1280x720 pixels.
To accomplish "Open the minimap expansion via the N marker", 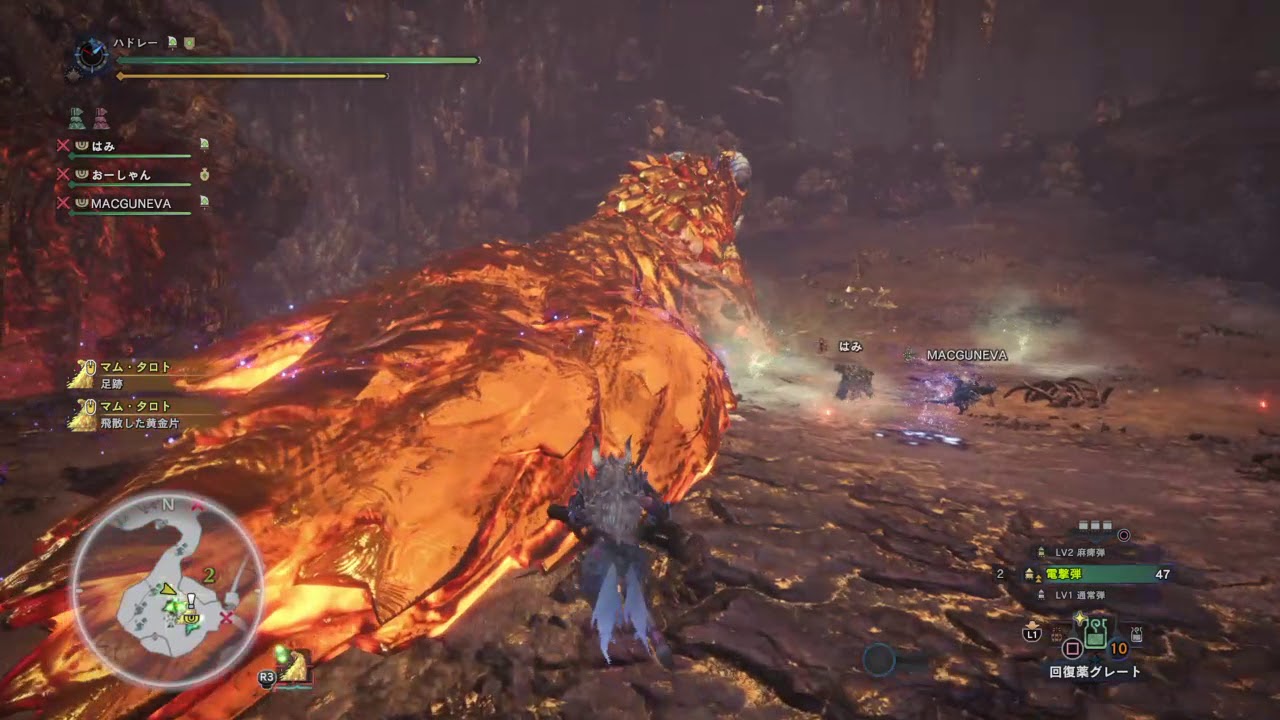I will point(167,504).
